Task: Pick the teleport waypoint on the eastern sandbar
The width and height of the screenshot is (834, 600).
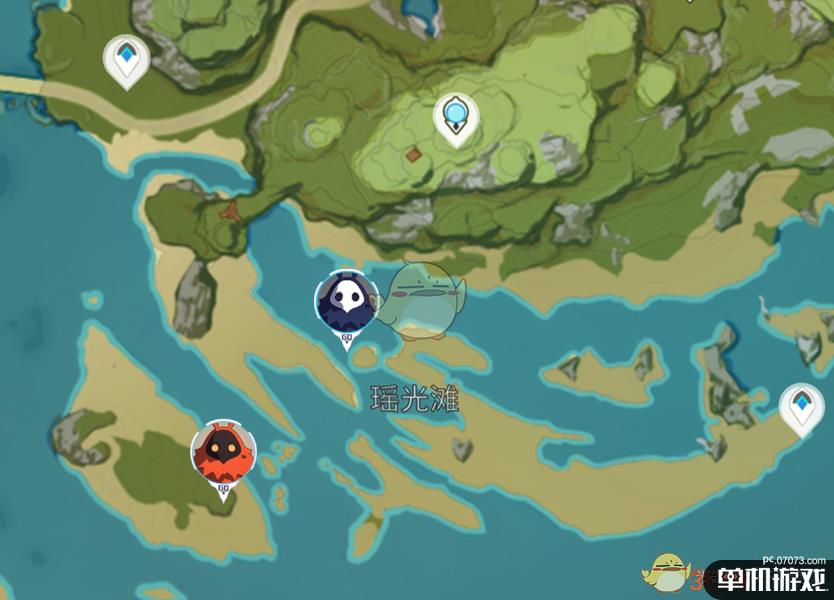Action: click(x=801, y=409)
